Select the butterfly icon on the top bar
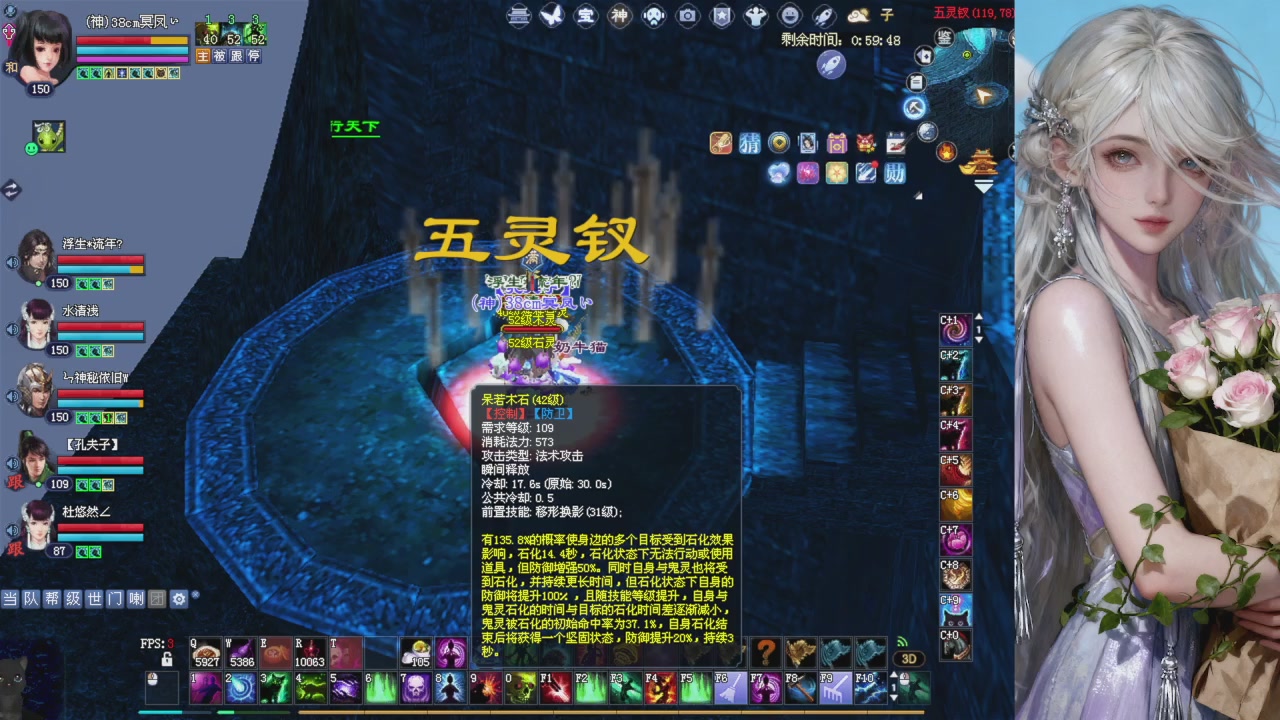This screenshot has height=720, width=1280. pos(551,16)
